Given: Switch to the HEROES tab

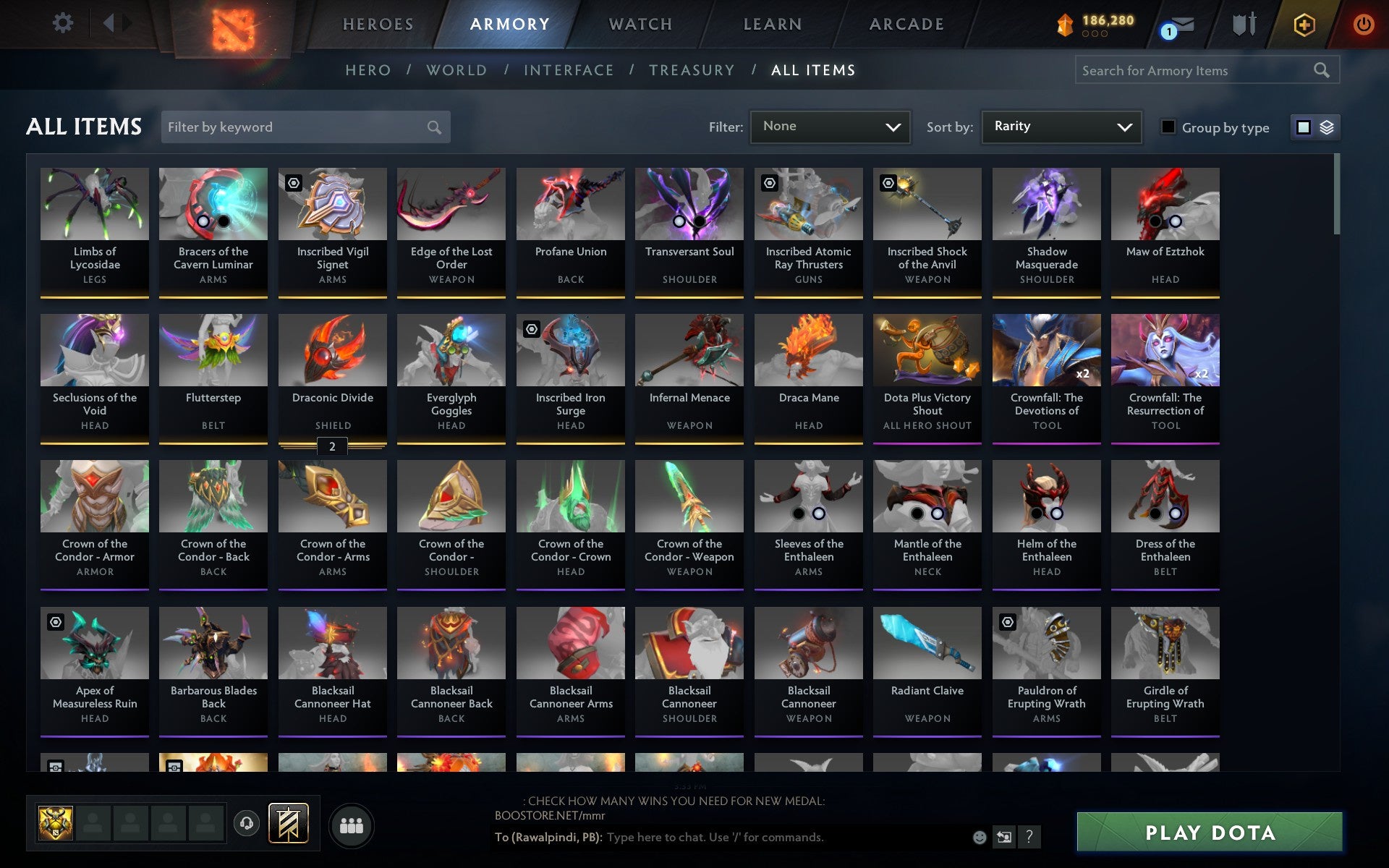Looking at the screenshot, I should pos(378,24).
